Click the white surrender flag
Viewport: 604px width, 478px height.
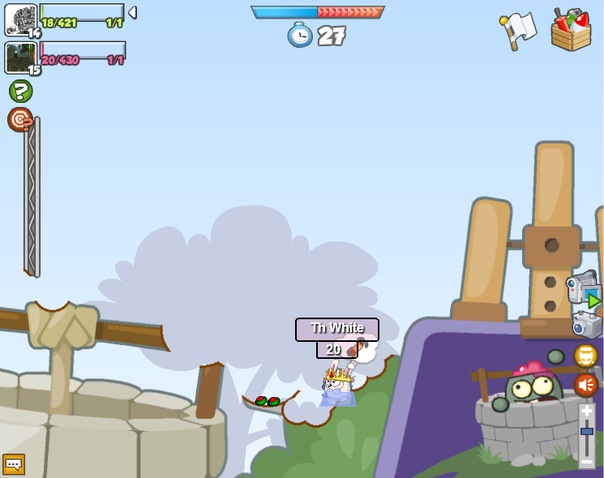pos(520,29)
